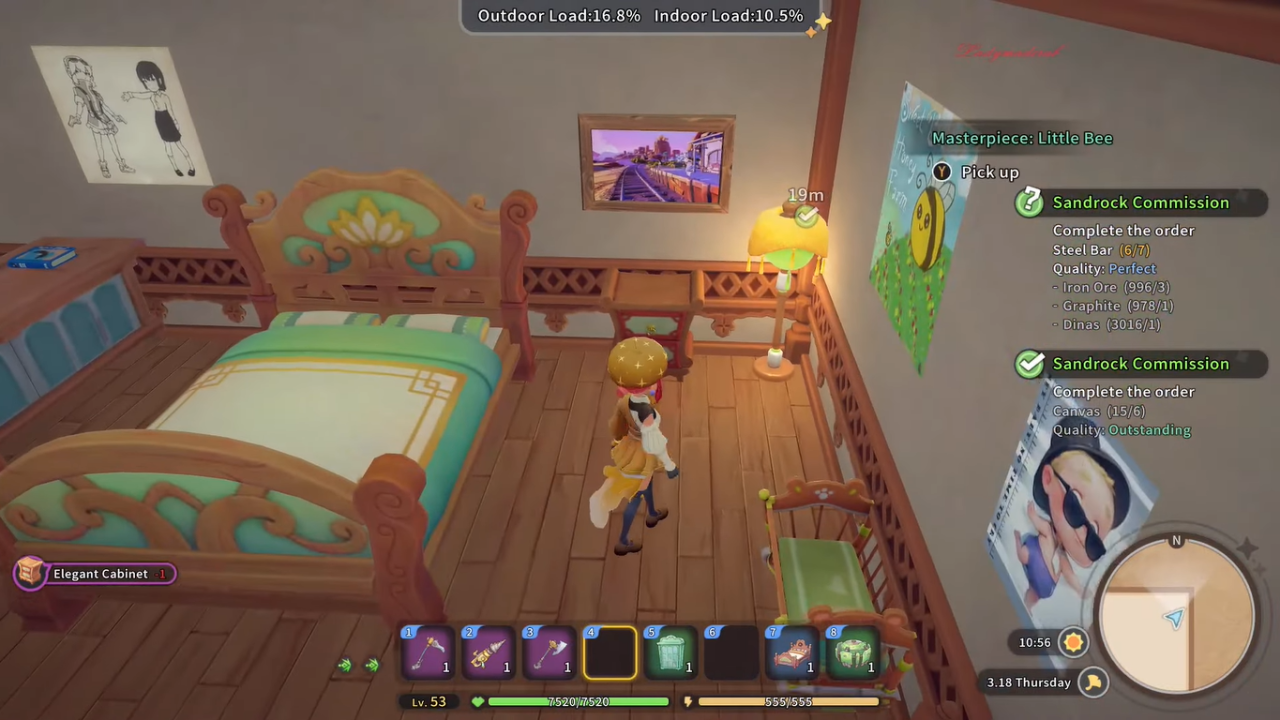Screen dimensions: 1280x720
Task: Toggle the Y Pick up prompt button
Action: tap(941, 172)
